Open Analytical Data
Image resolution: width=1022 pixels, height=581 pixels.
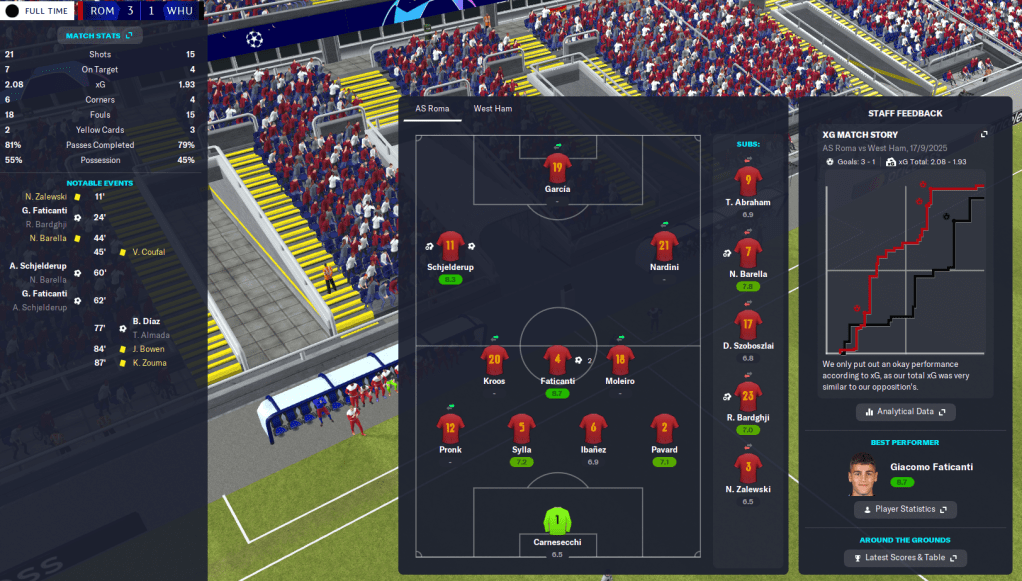(x=905, y=411)
